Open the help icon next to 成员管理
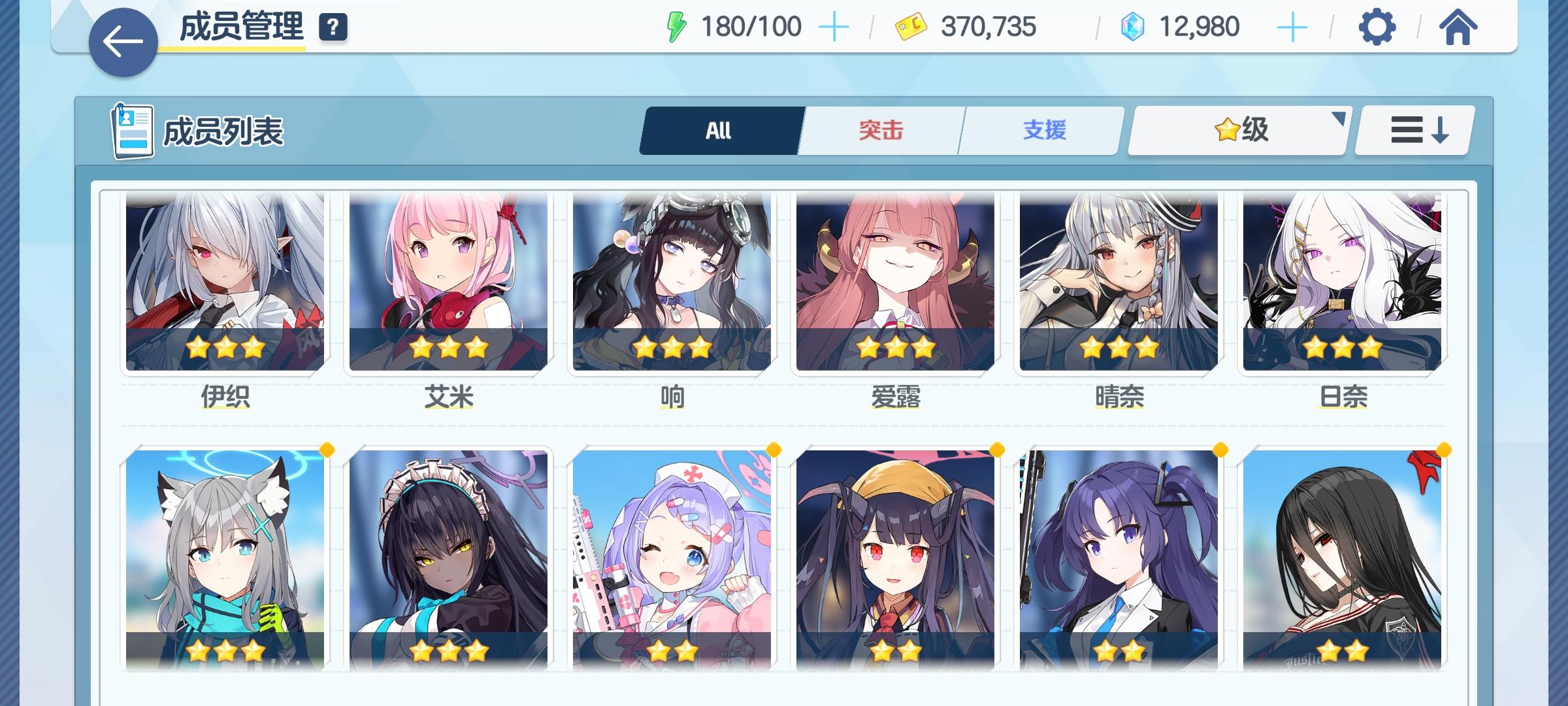This screenshot has width=1568, height=706. tap(332, 27)
